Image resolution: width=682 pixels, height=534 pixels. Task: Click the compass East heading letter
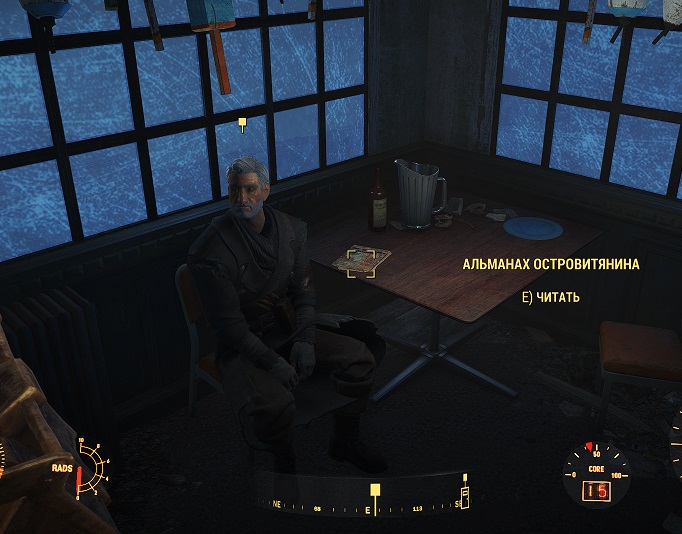click(367, 510)
